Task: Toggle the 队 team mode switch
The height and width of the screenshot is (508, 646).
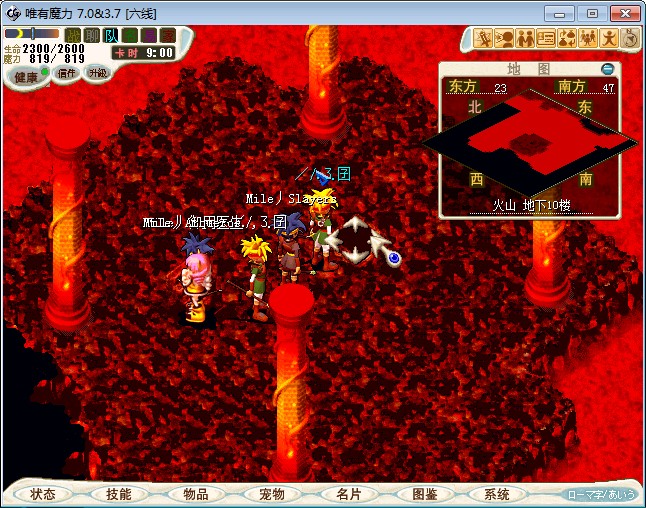Action: pos(111,35)
